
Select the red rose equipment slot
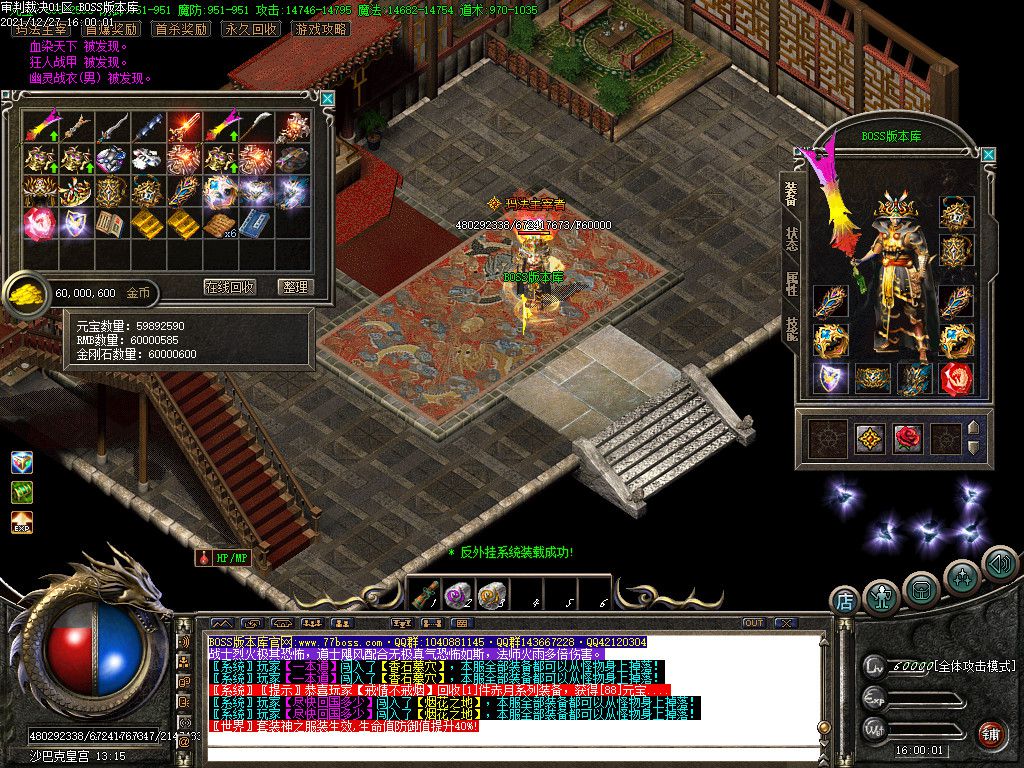coord(957,378)
